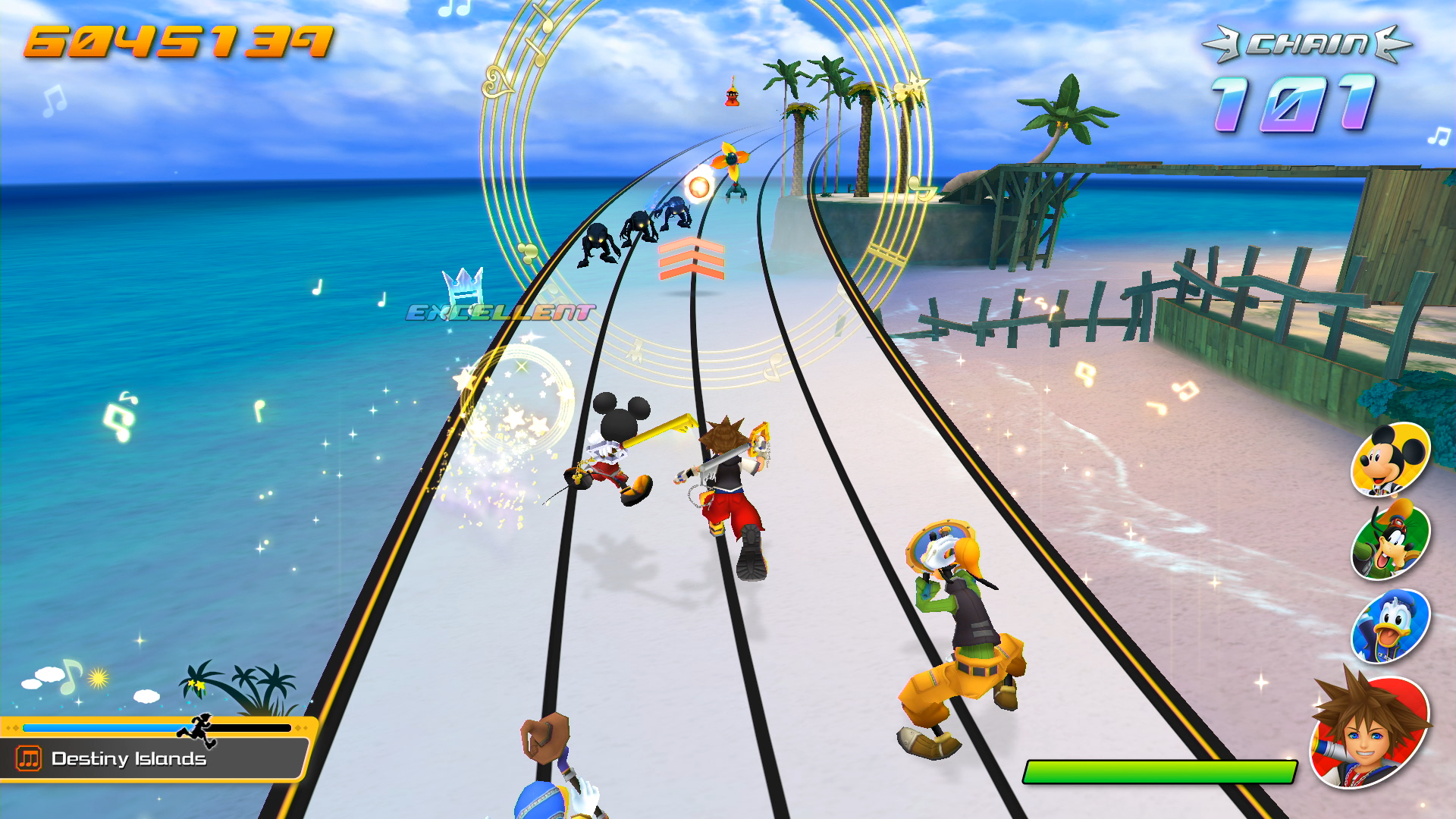The width and height of the screenshot is (1456, 819).
Task: Click the crown-shaped frozen item on the track
Action: pyautogui.click(x=463, y=286)
